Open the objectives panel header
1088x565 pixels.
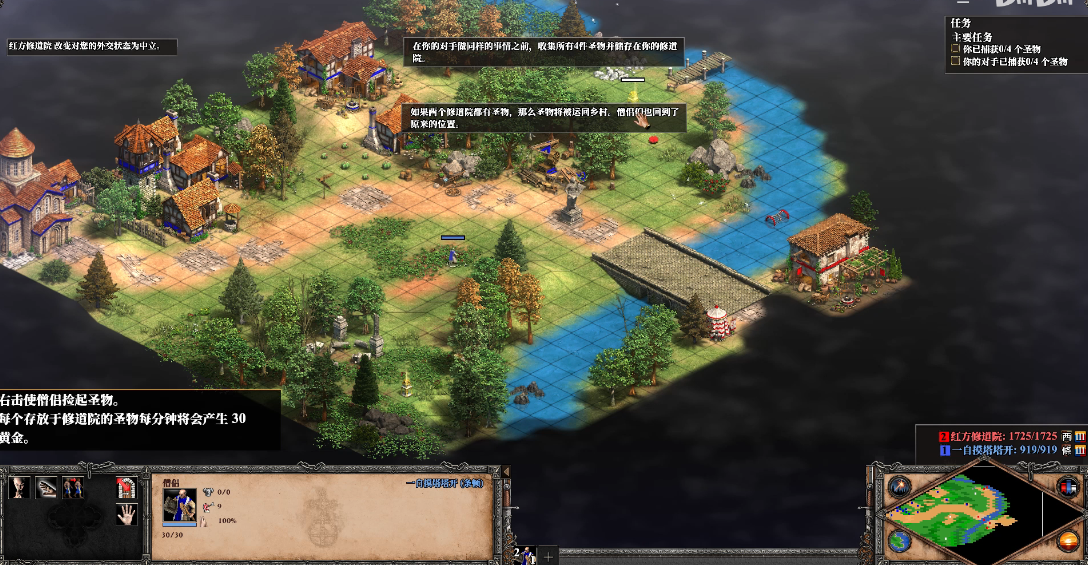(961, 23)
